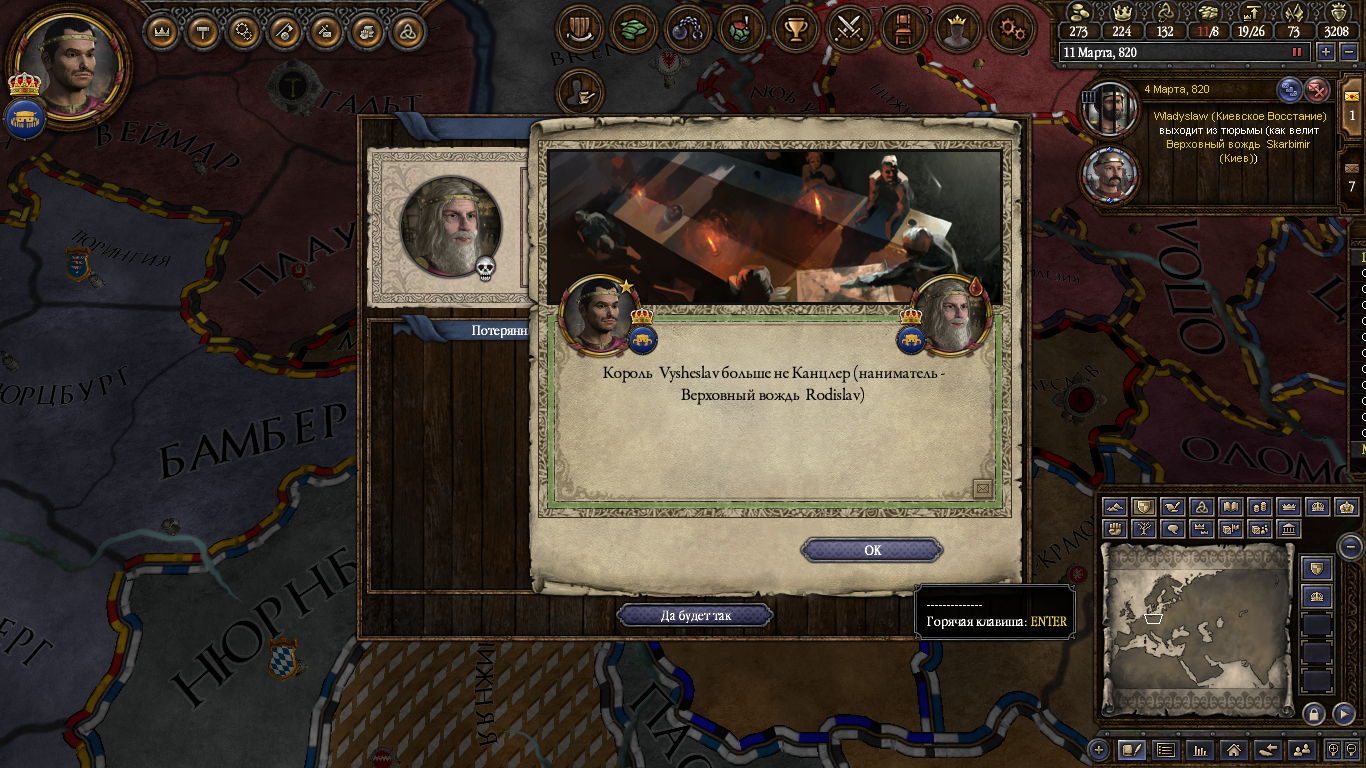Open the crossed swords military alert

[x=850, y=29]
